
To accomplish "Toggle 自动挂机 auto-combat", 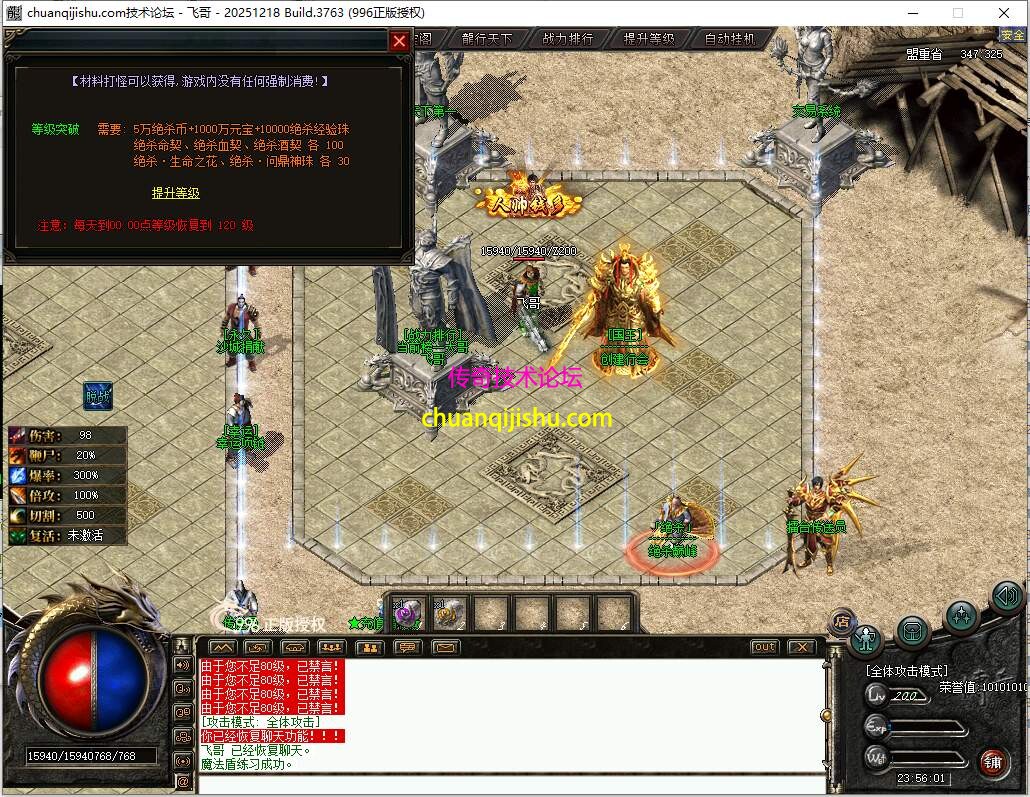I will 731,39.
